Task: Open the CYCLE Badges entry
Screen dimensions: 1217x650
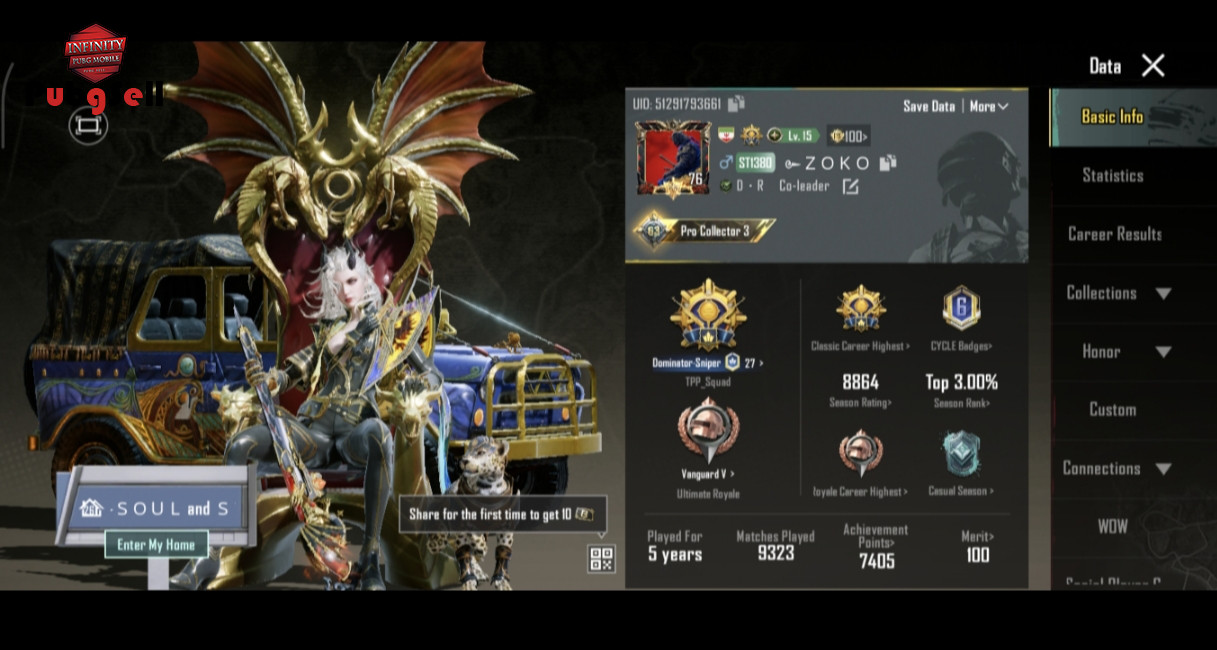Action: (x=960, y=318)
